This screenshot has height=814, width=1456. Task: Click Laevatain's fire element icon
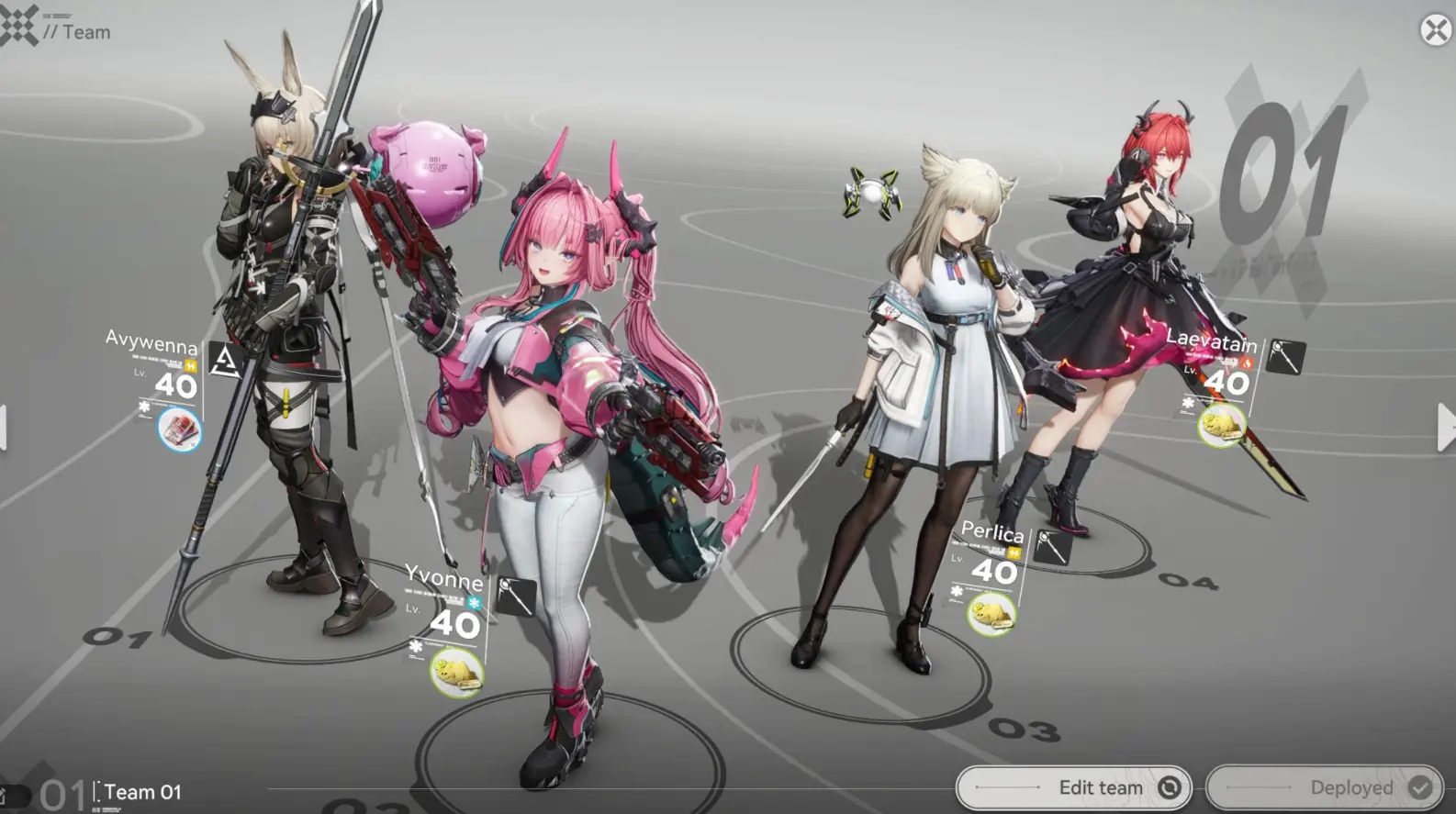(1247, 363)
